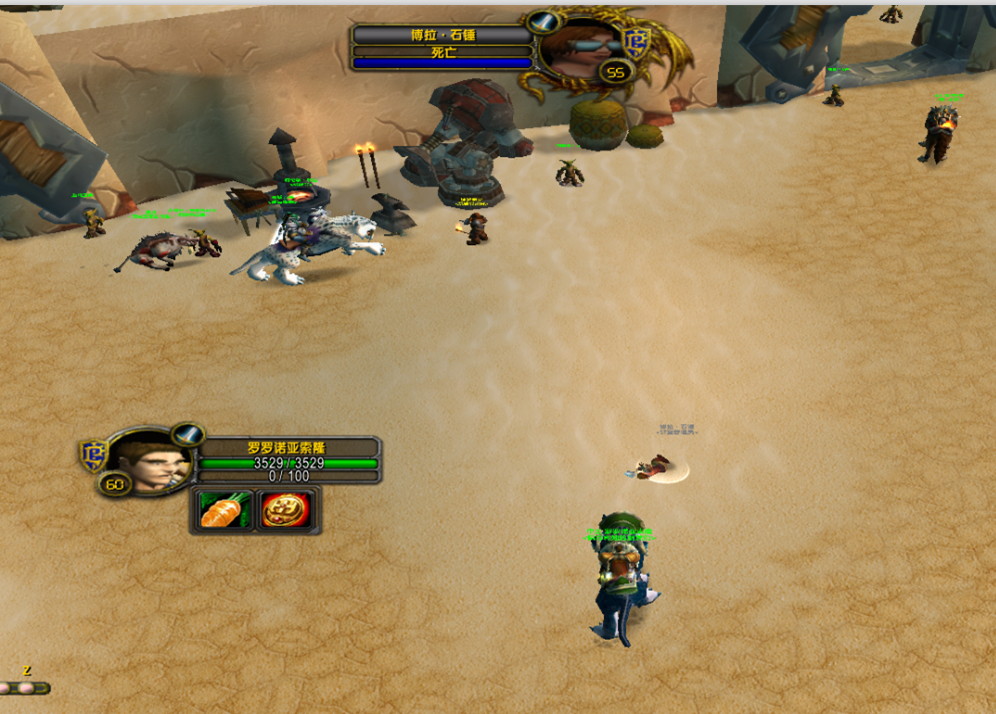Click the player portrait of 罗罗诺亚索隆
This screenshot has height=714, width=996.
[149, 461]
